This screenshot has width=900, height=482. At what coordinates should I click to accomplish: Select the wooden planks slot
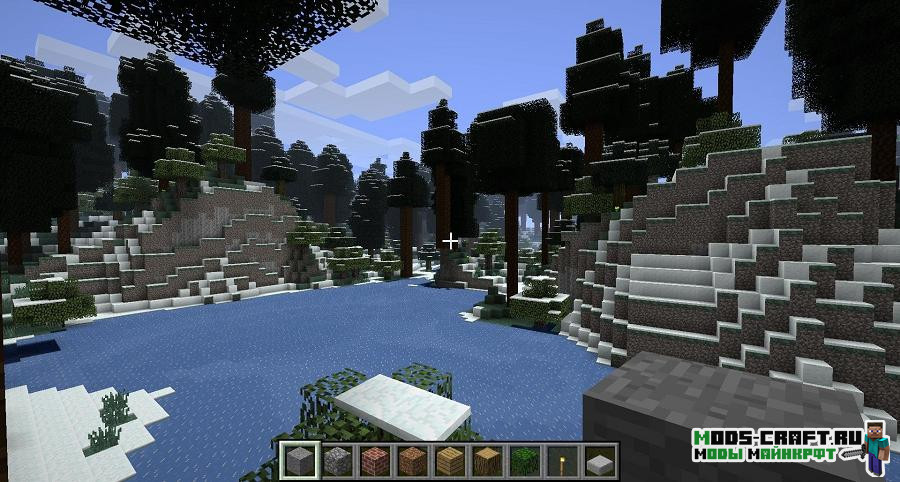pos(449,461)
